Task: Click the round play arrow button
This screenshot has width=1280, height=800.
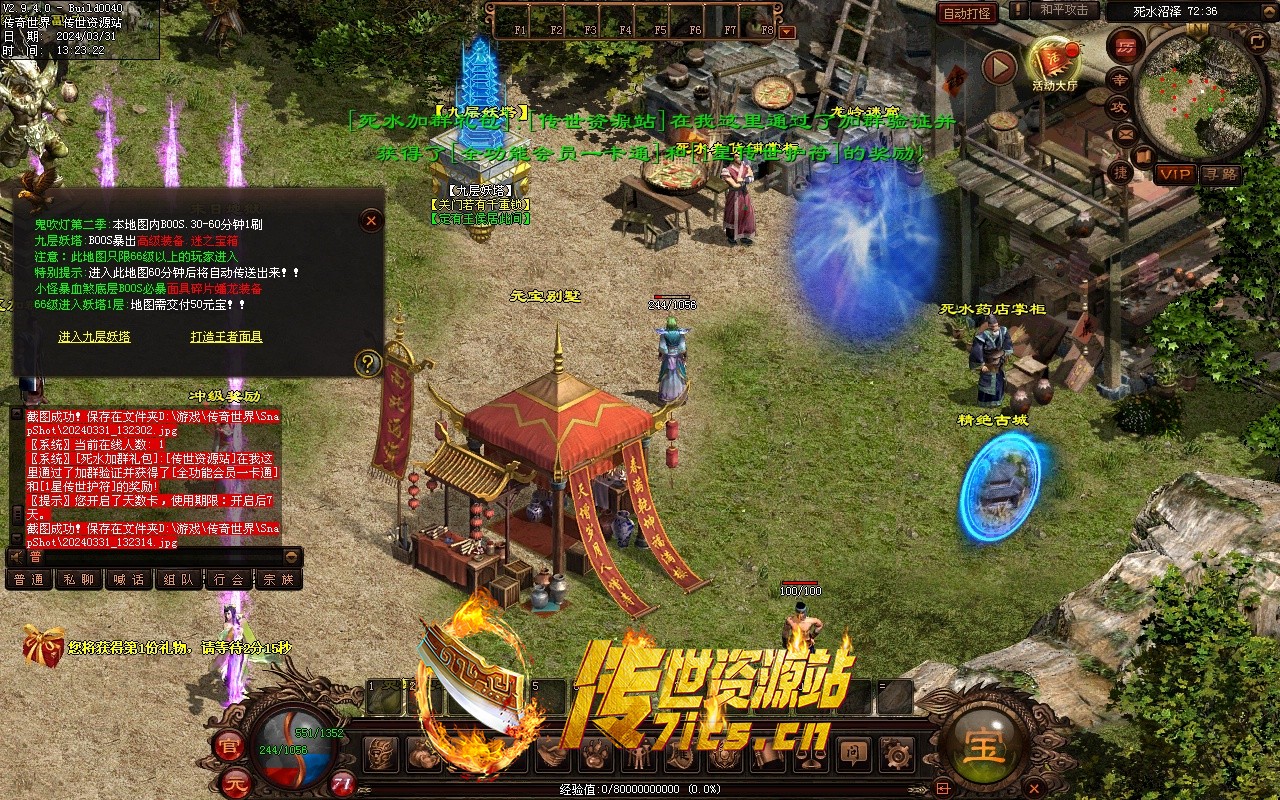Action: (999, 67)
